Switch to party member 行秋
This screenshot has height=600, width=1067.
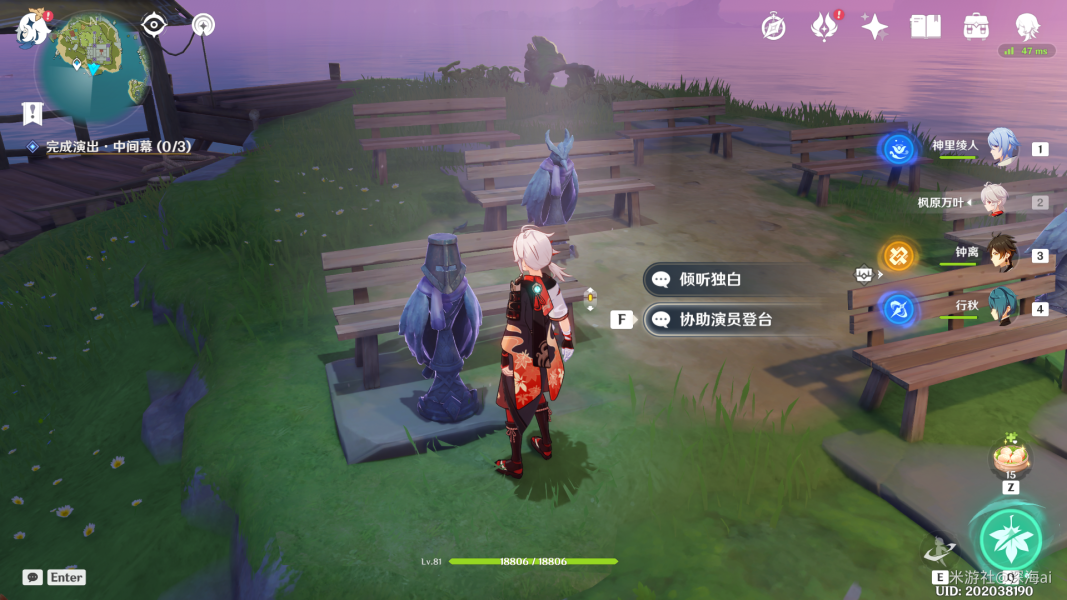1001,307
